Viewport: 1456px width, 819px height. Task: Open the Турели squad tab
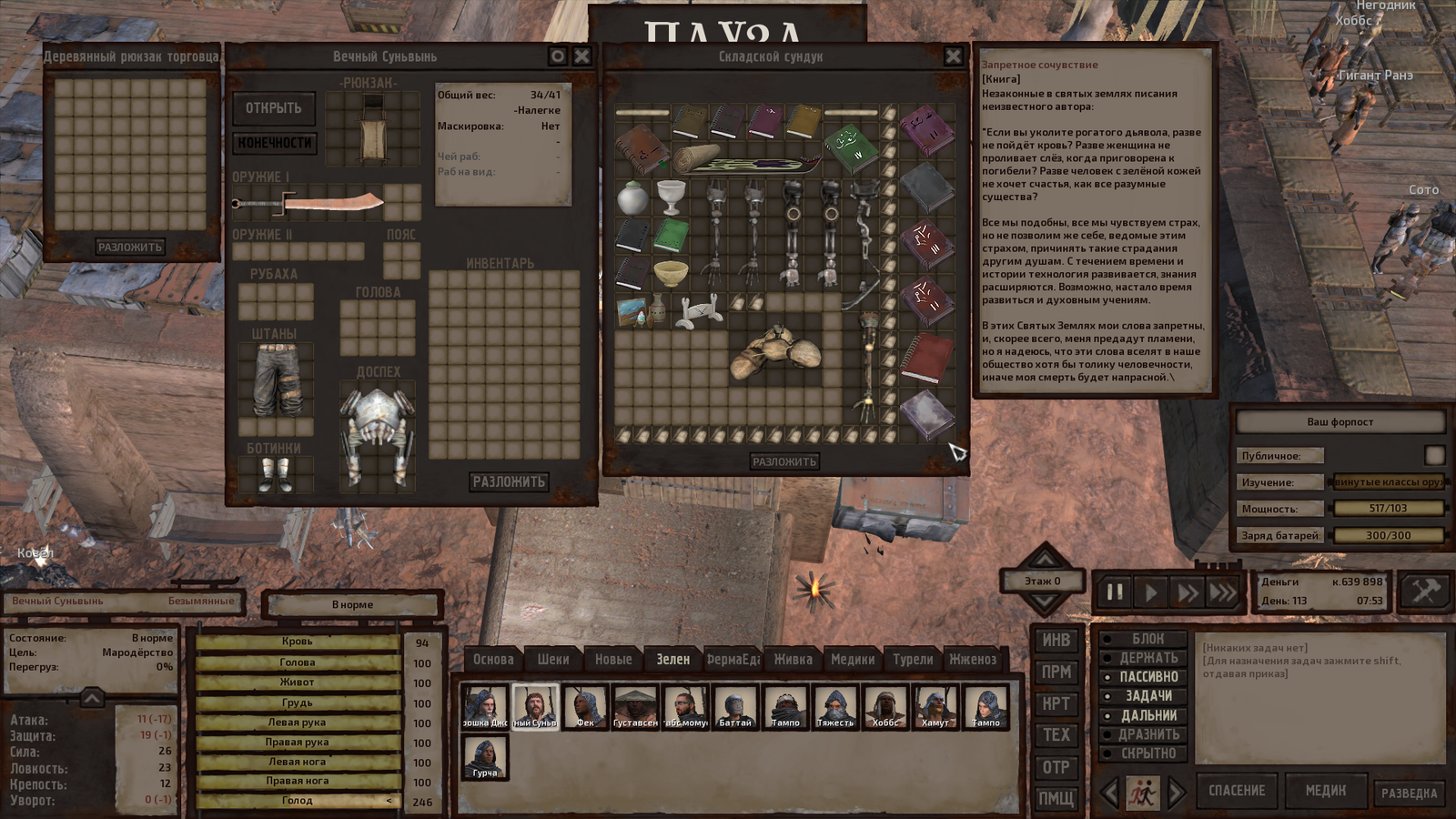click(913, 660)
